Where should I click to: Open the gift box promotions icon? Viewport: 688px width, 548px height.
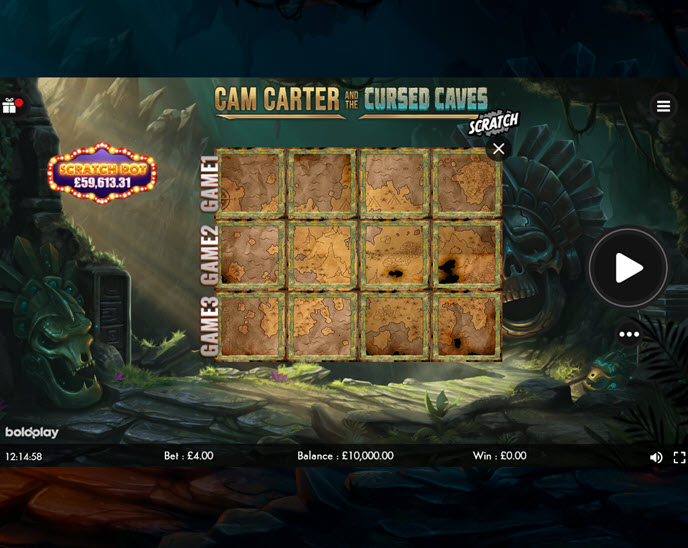point(10,105)
